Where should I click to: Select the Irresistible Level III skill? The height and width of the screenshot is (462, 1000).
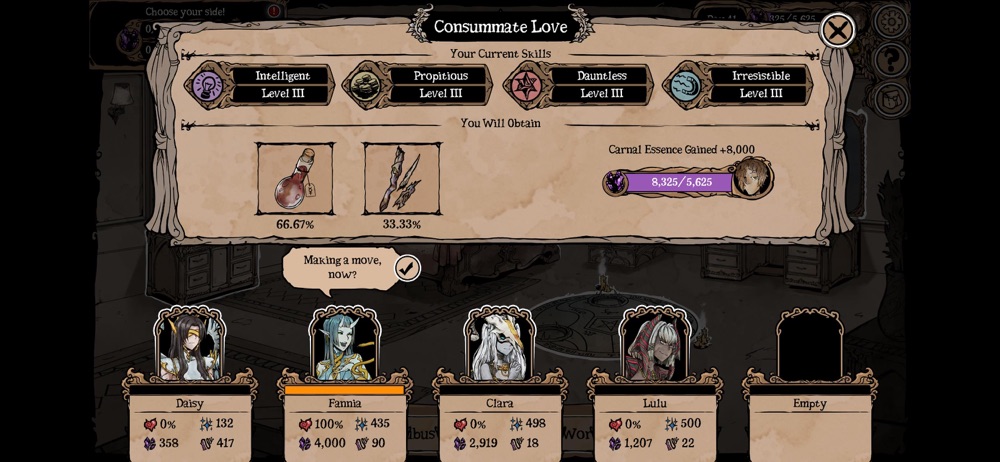(x=737, y=85)
